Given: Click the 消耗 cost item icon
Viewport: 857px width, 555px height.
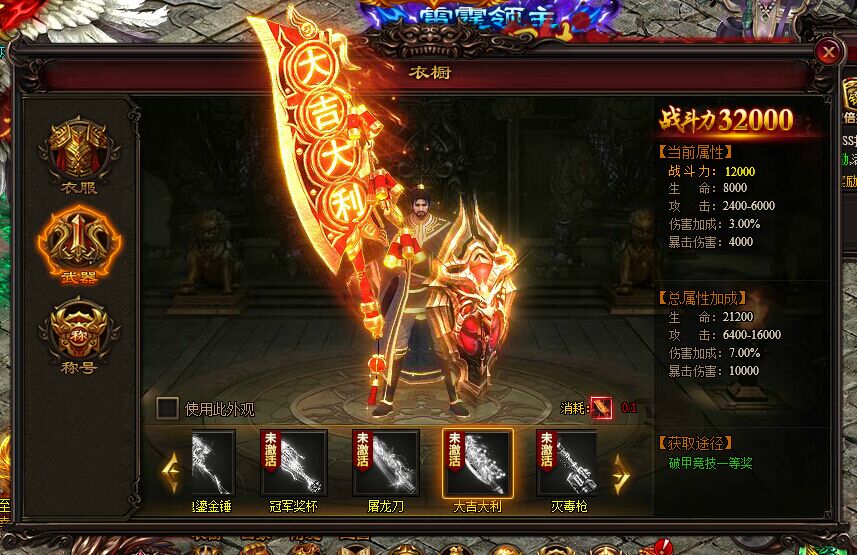Looking at the screenshot, I should (x=601, y=408).
